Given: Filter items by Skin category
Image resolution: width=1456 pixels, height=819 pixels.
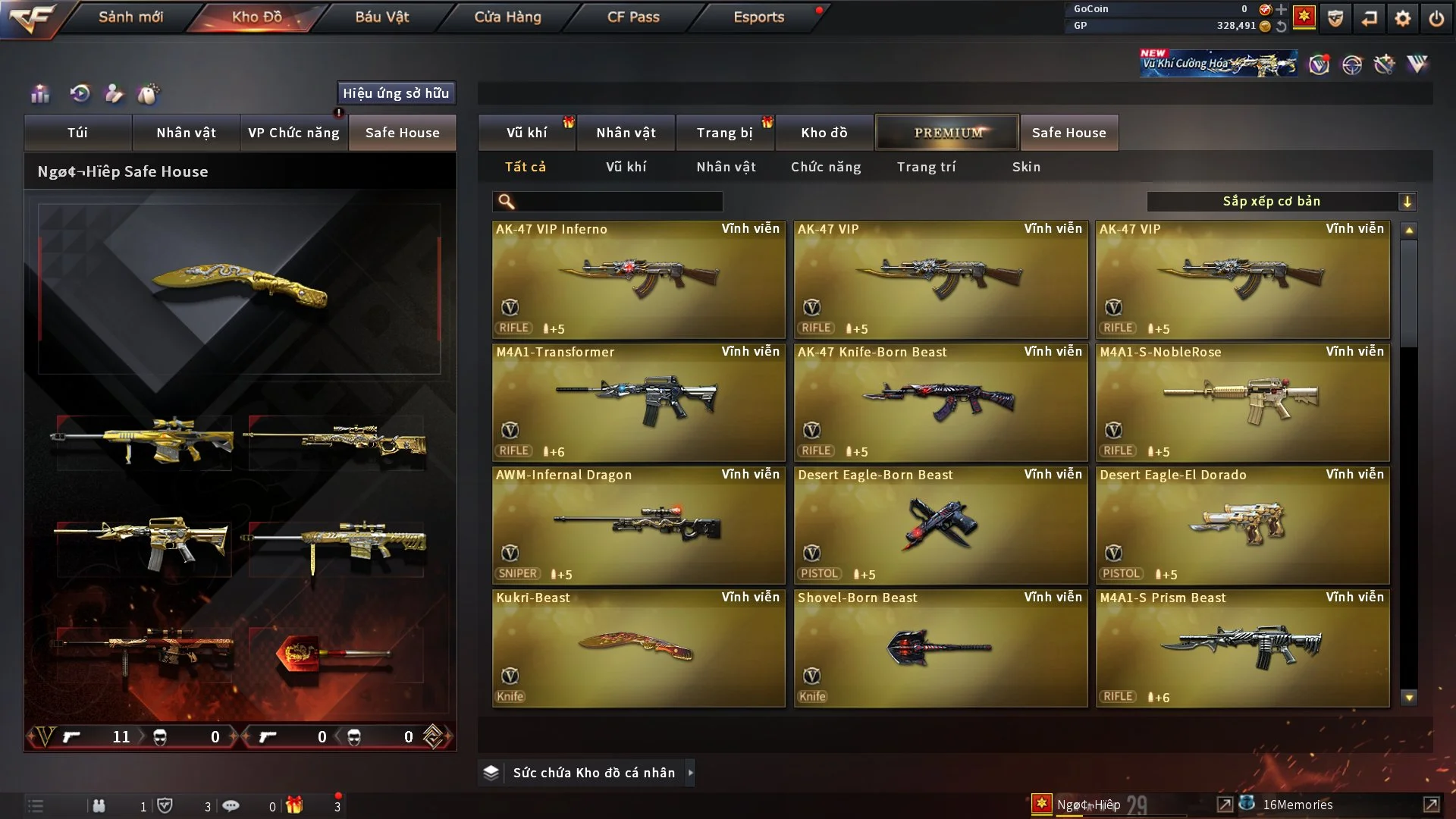Looking at the screenshot, I should tap(1026, 167).
